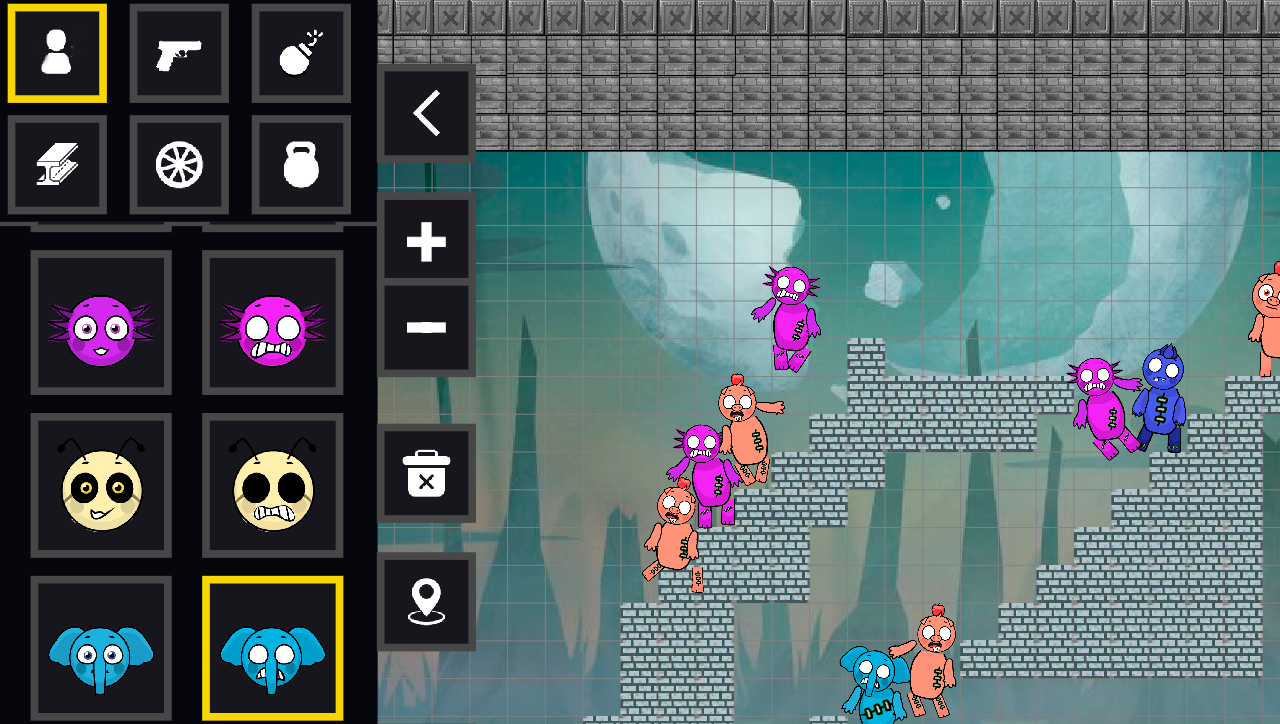
Task: Zoom out using the minus button
Action: pyautogui.click(x=426, y=325)
